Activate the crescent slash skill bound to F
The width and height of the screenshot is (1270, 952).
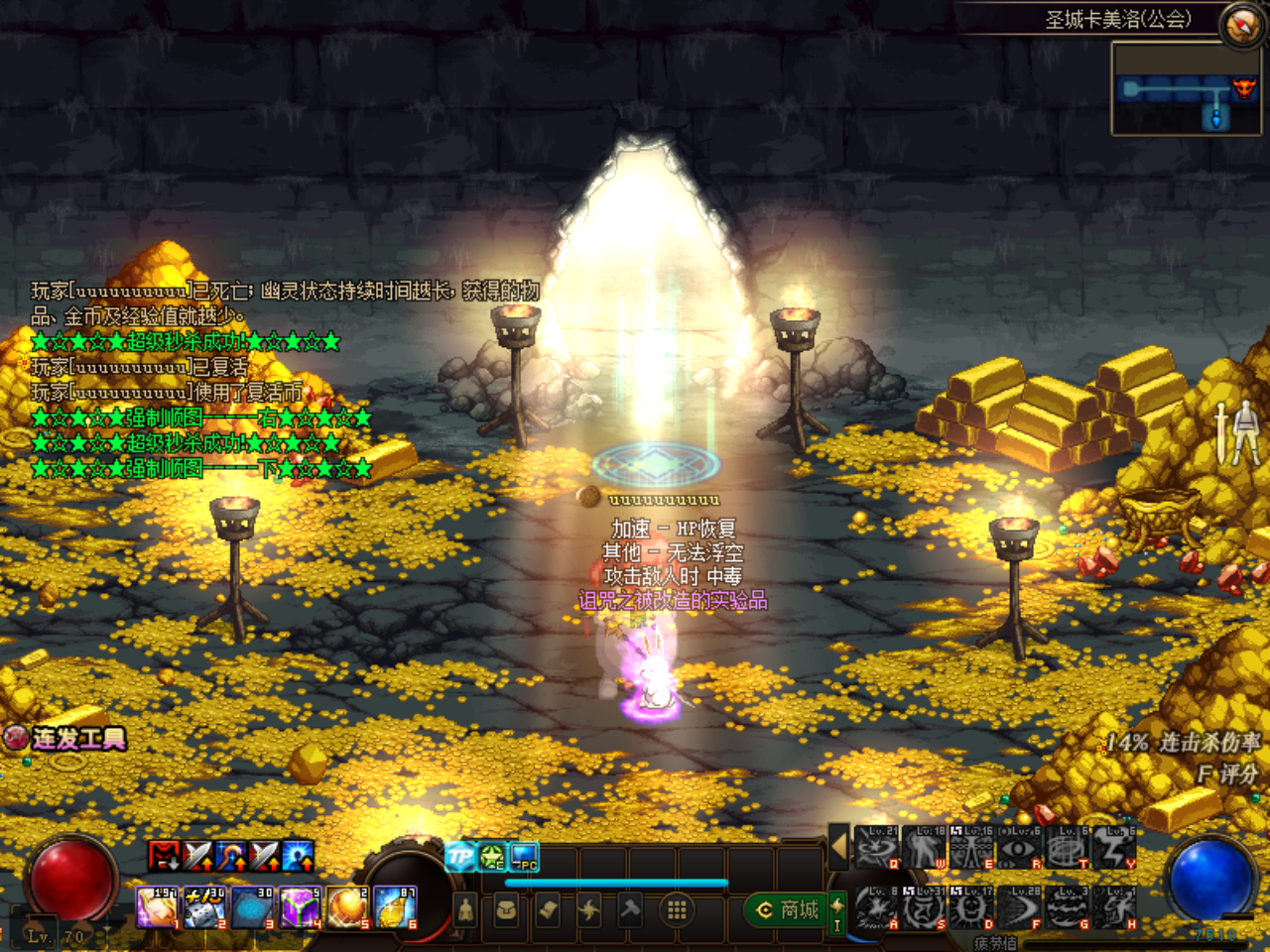pos(1020,909)
